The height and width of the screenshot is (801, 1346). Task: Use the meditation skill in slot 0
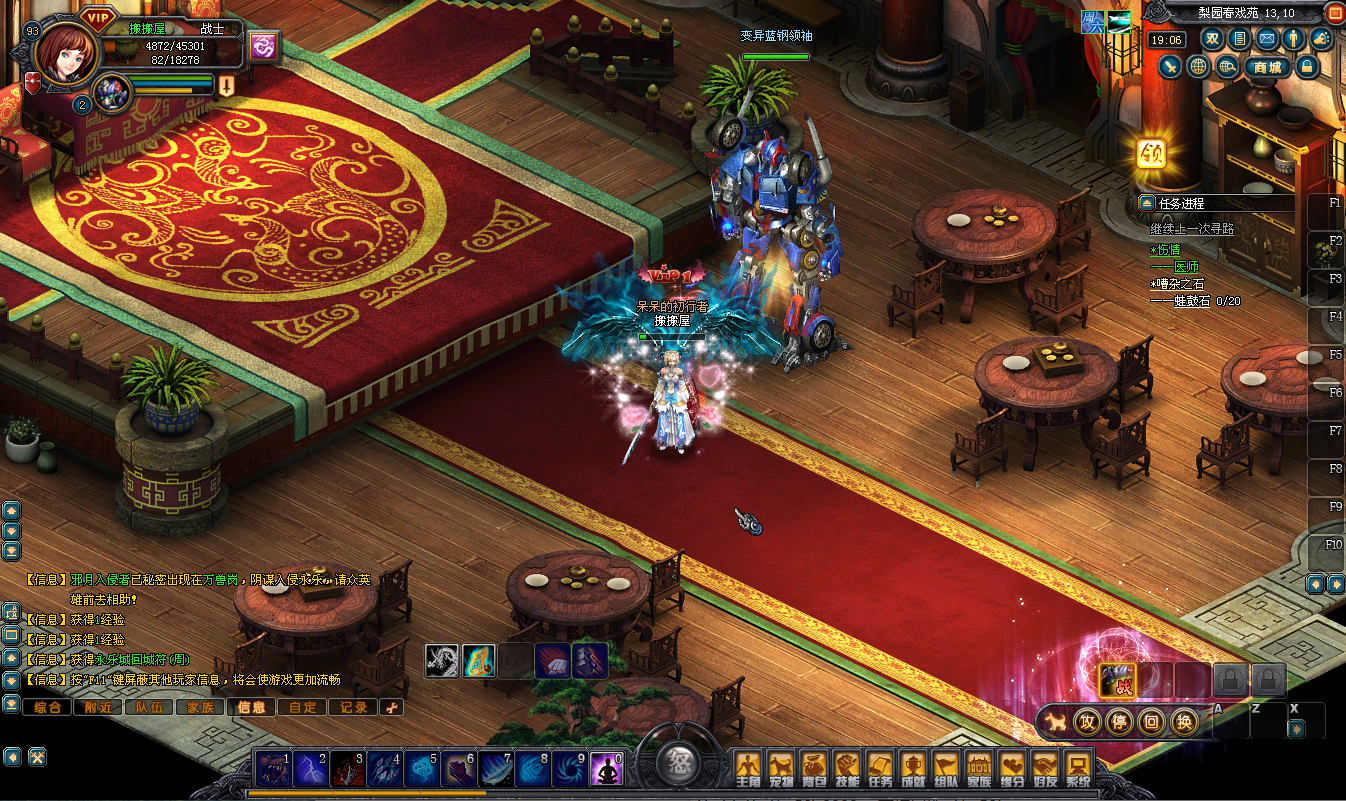[606, 768]
